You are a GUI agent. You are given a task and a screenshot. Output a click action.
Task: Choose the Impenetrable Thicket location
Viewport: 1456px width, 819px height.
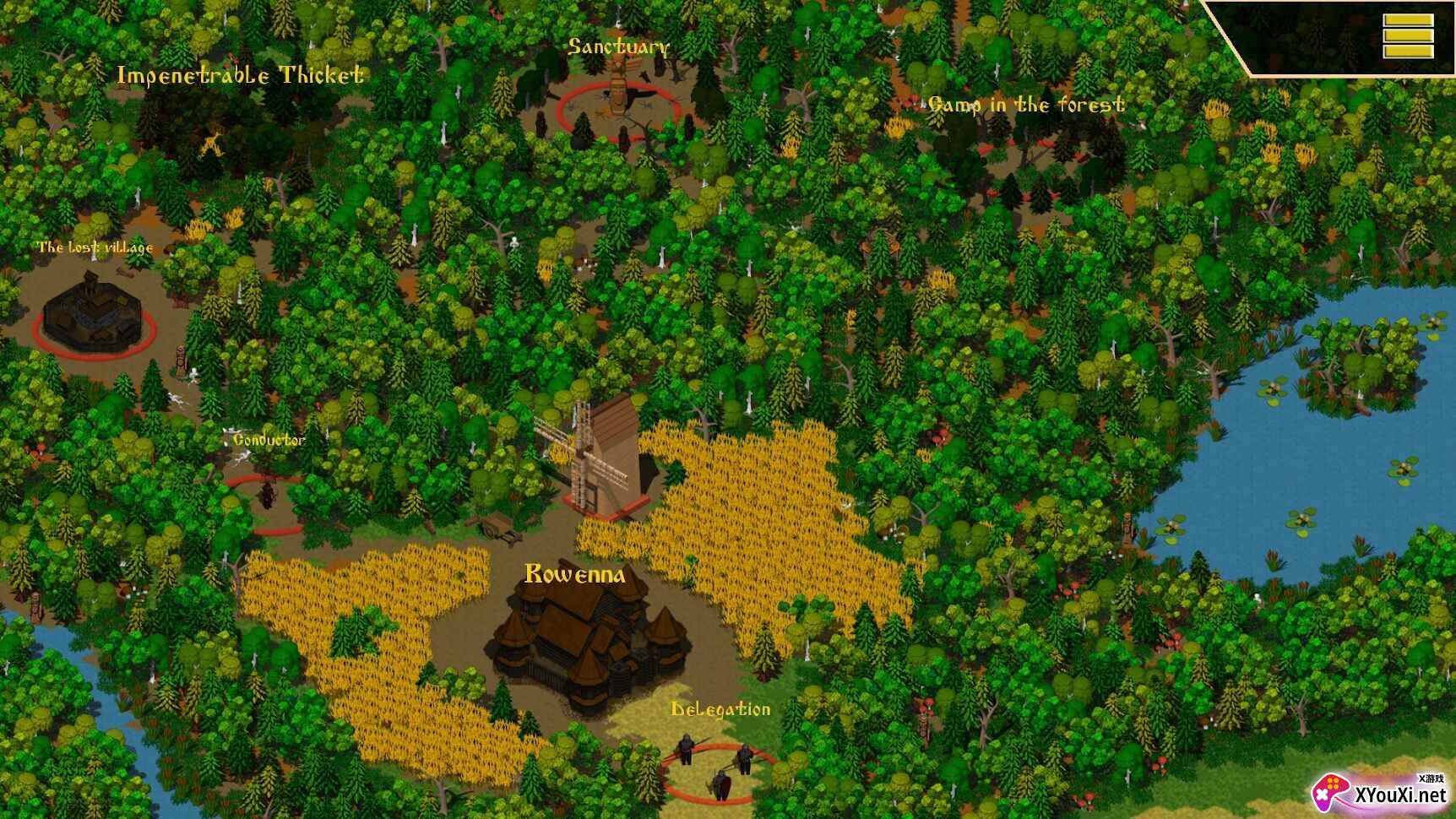pyautogui.click(x=240, y=76)
